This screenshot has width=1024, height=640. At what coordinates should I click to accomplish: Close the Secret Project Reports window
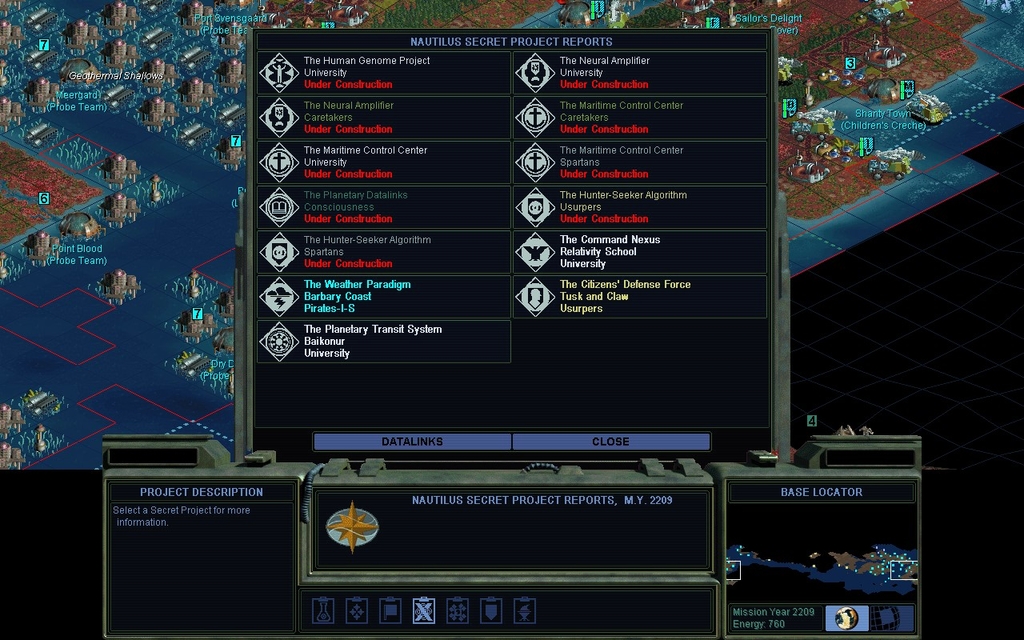(610, 442)
